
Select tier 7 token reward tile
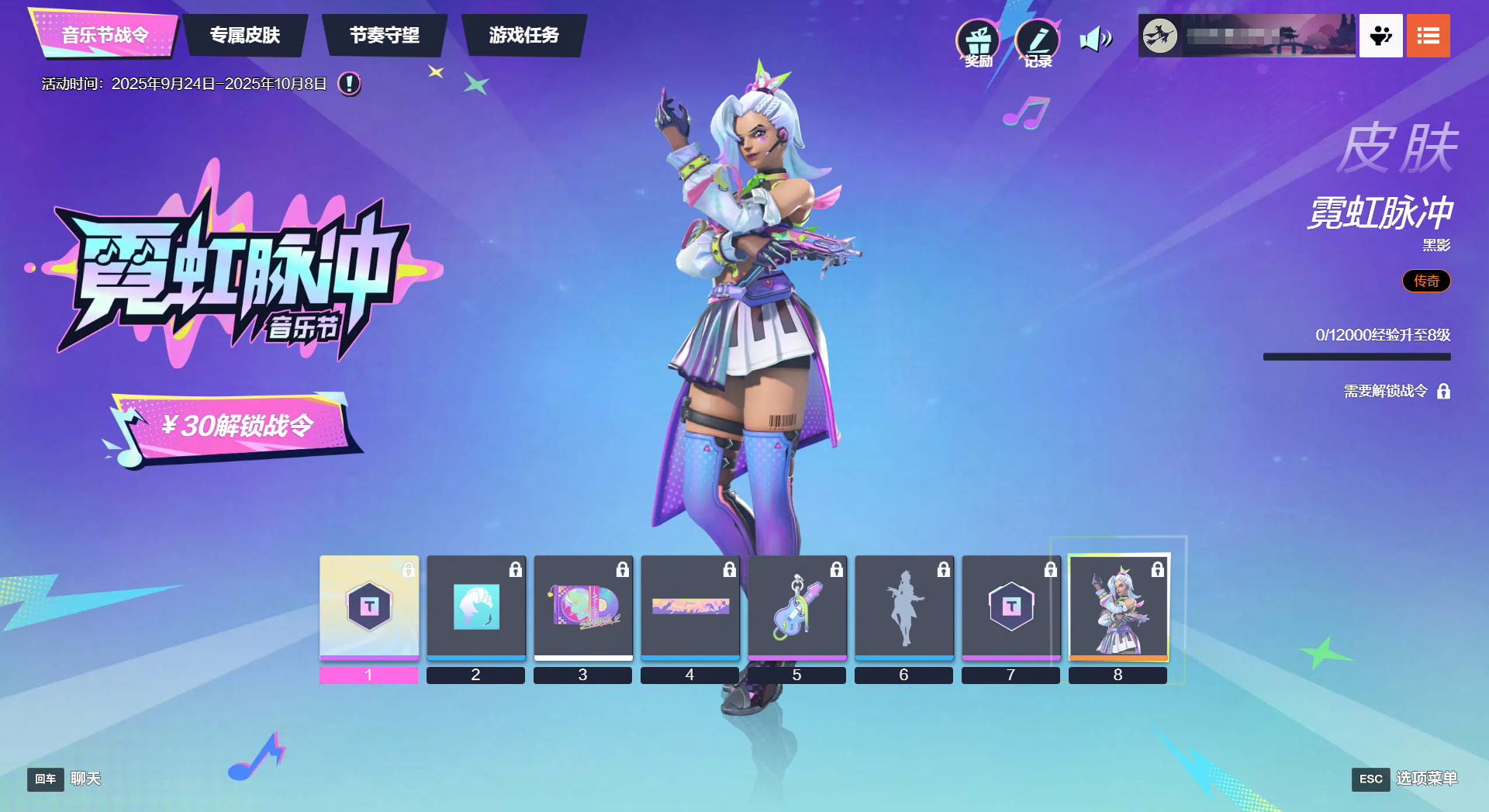point(1011,606)
